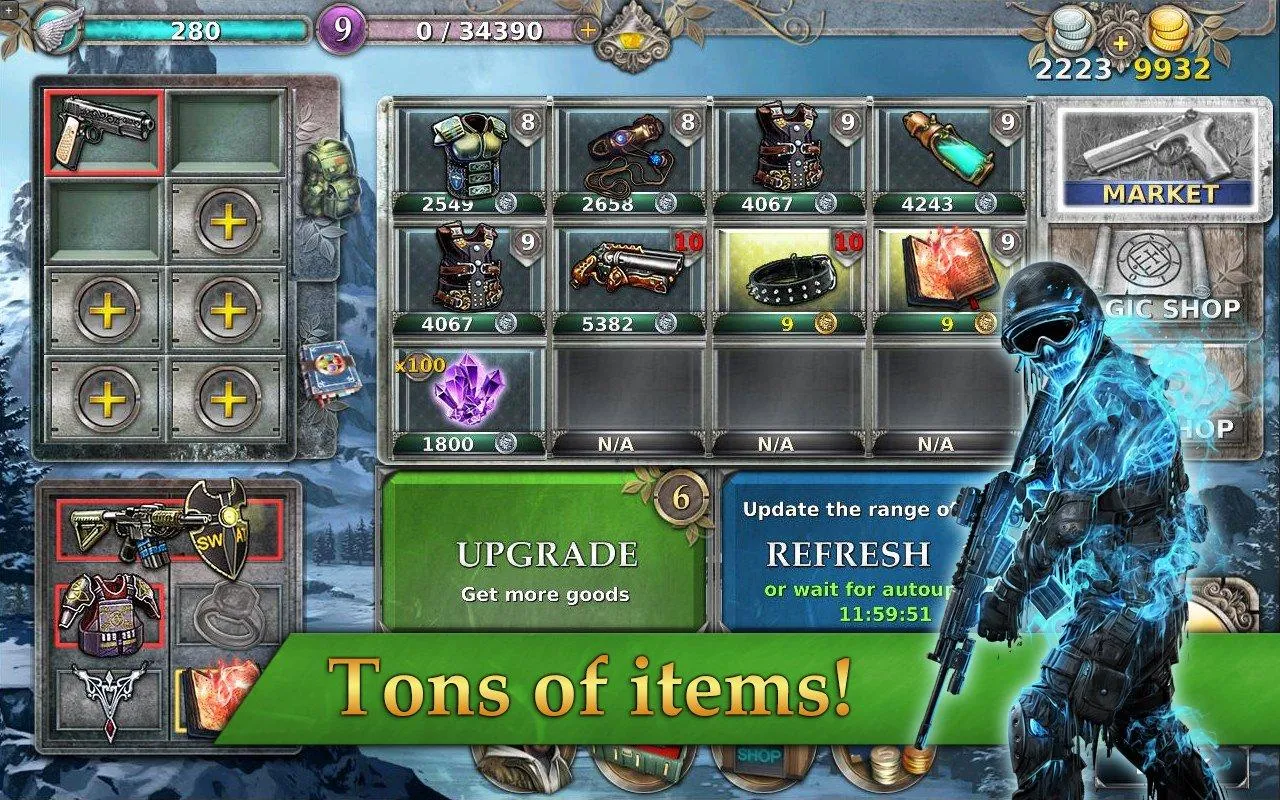Tap the green Upgrade button
1280x800 pixels.
pos(545,555)
